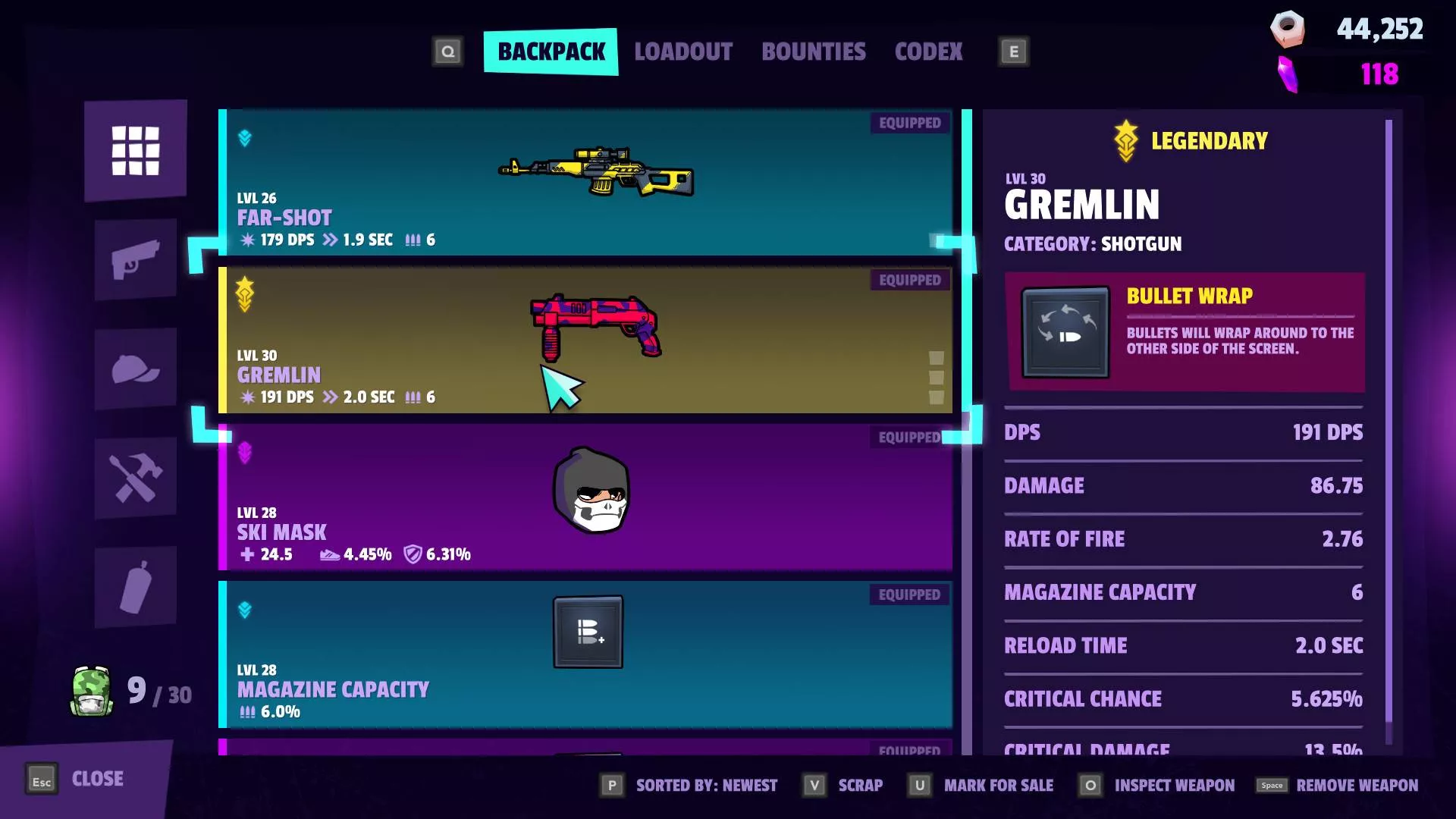This screenshot has width=1456, height=819.
Task: Filter backpack by pistol weapon icon
Action: coord(136,259)
